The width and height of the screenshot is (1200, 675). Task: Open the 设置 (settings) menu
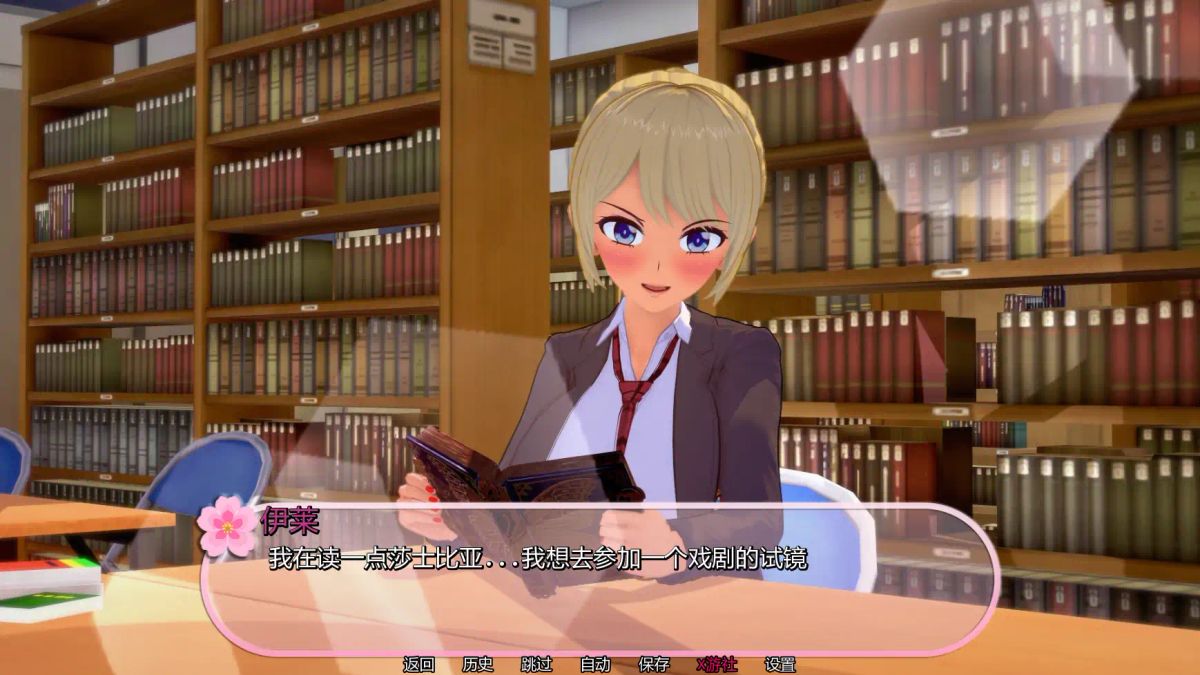(x=780, y=664)
